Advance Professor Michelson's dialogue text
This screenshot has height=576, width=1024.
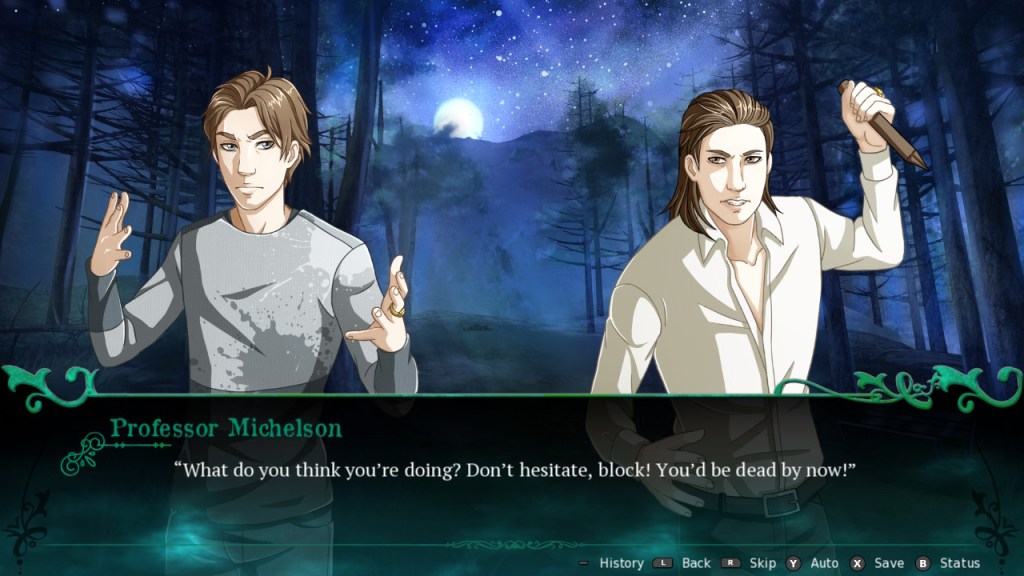pyautogui.click(x=516, y=470)
